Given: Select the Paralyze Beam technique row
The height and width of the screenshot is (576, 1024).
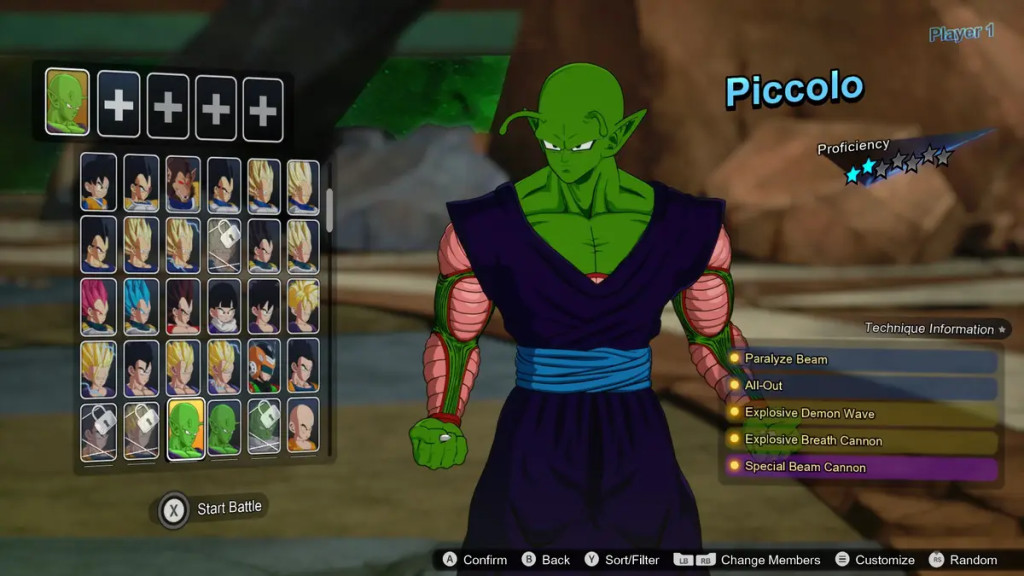Looking at the screenshot, I should click(862, 359).
